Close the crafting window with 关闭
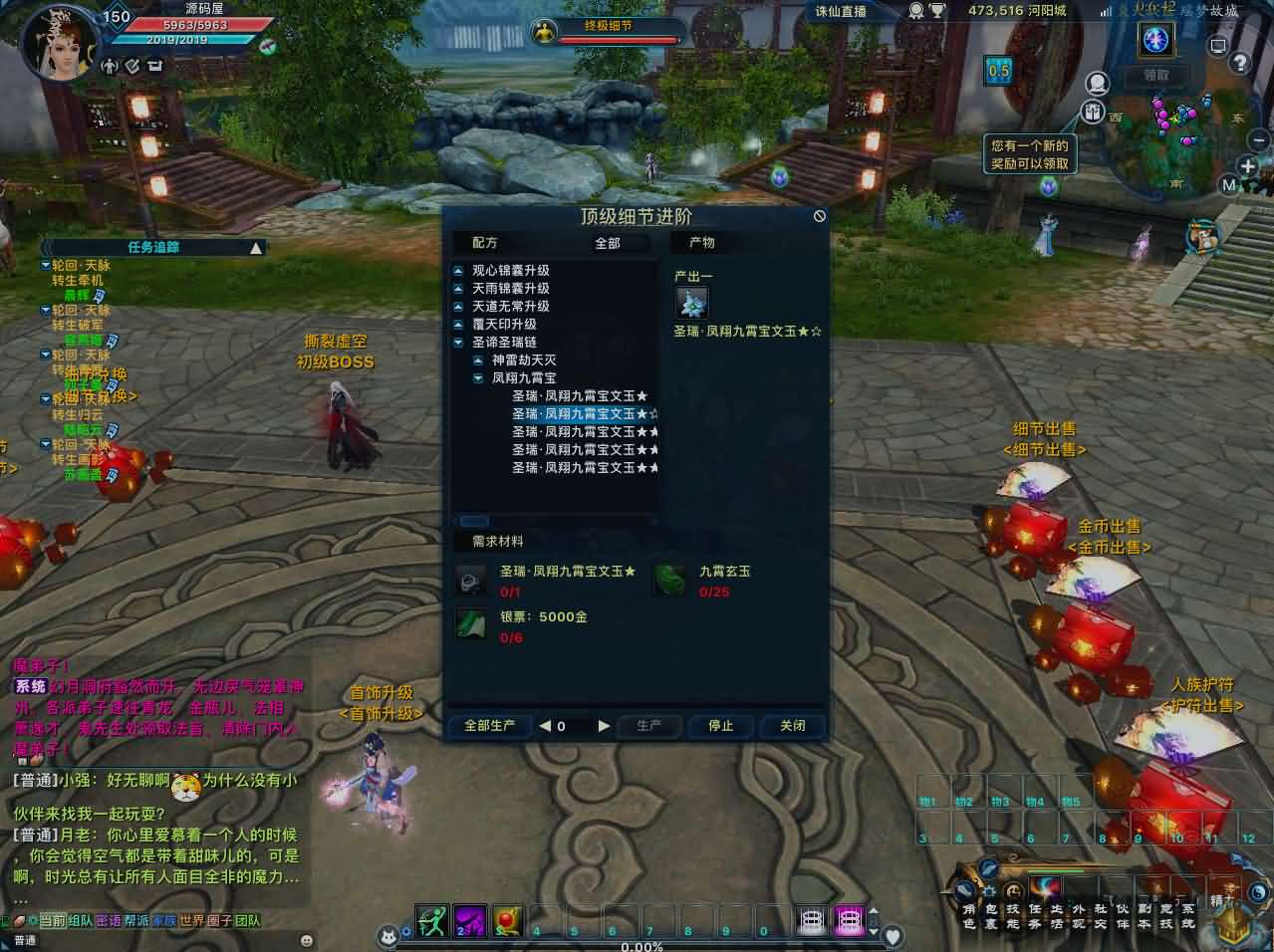 point(792,726)
